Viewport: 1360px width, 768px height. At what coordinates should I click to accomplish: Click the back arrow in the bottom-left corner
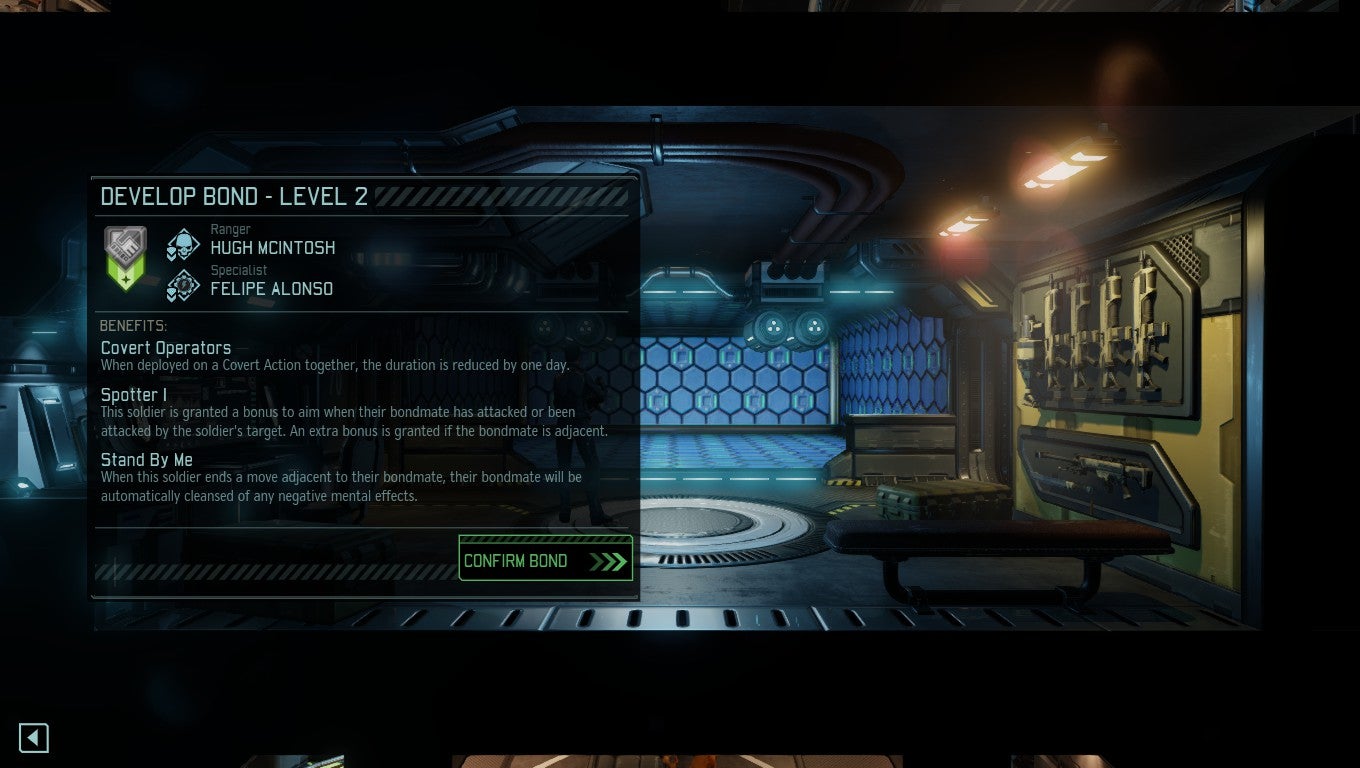pos(33,737)
